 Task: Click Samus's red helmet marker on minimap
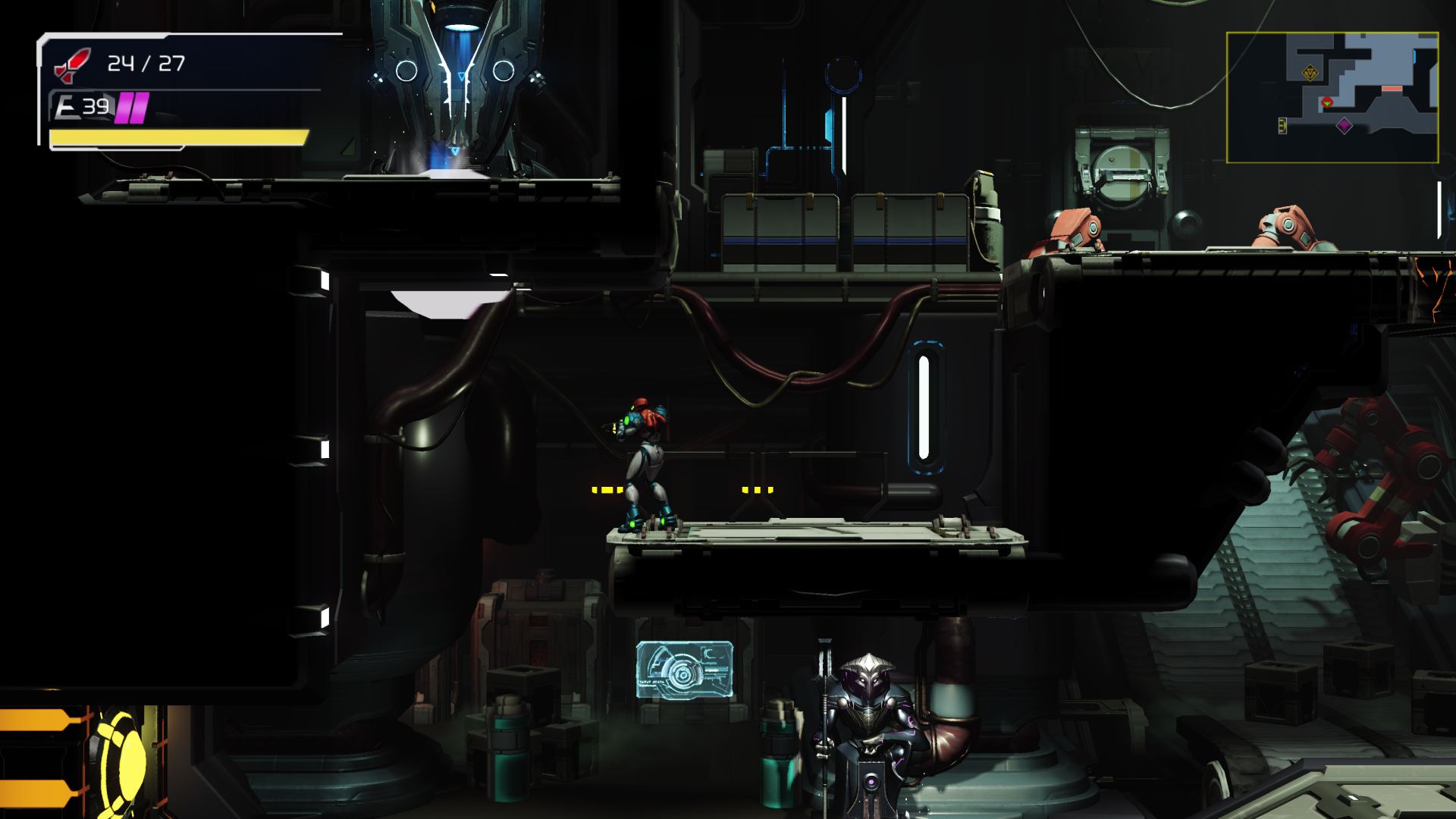1326,102
